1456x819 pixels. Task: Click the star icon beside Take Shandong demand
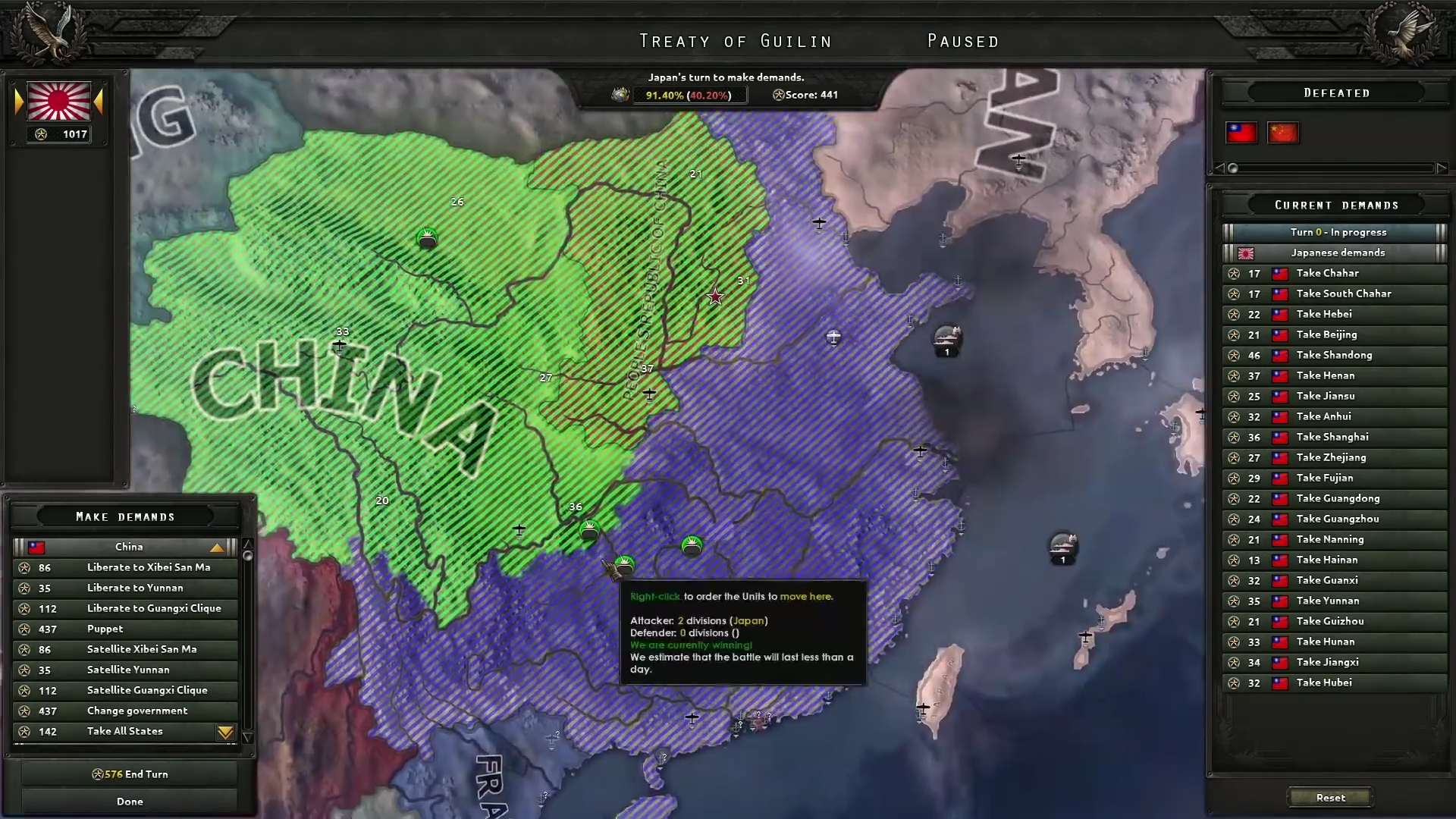click(1235, 355)
